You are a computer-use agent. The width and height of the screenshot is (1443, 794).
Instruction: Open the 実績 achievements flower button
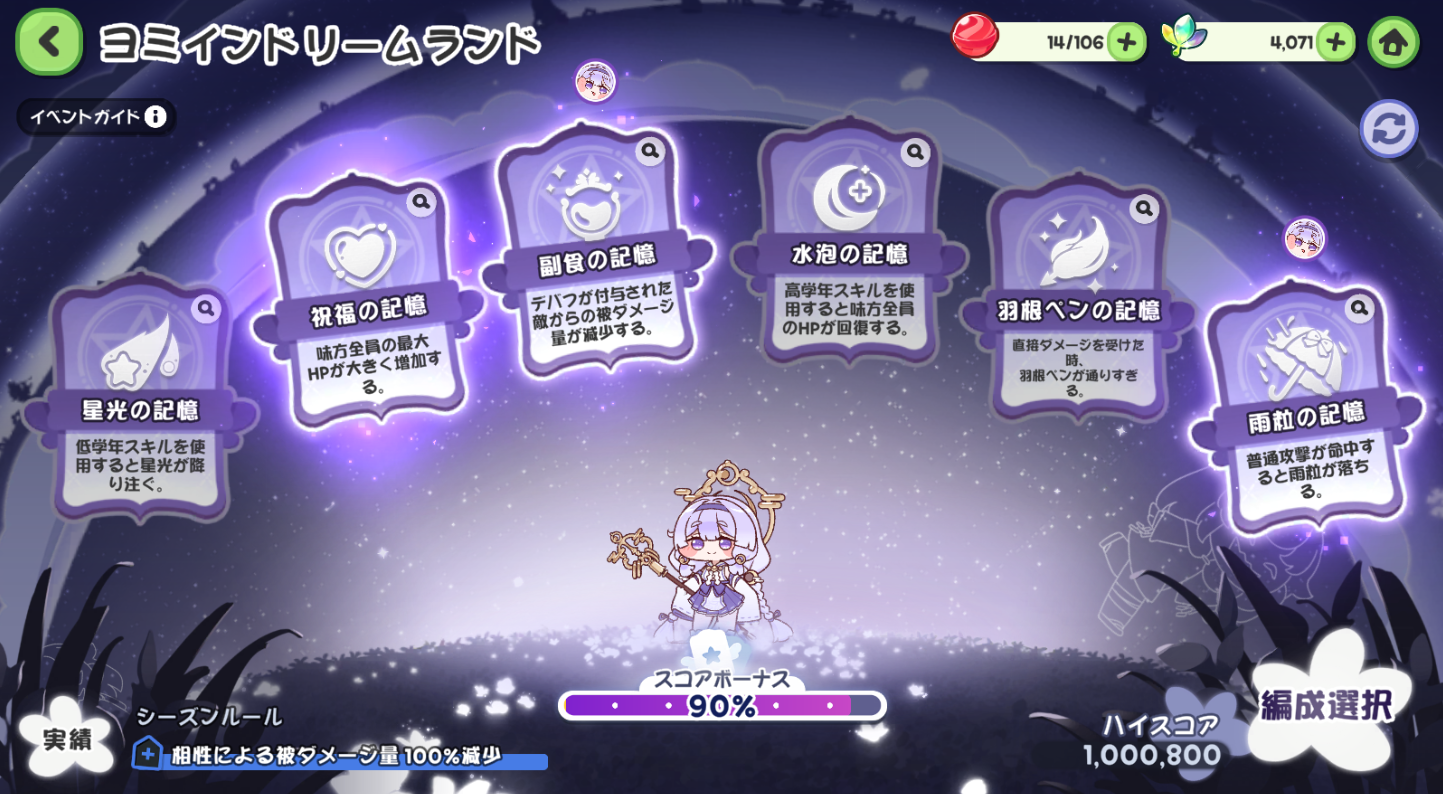point(67,738)
